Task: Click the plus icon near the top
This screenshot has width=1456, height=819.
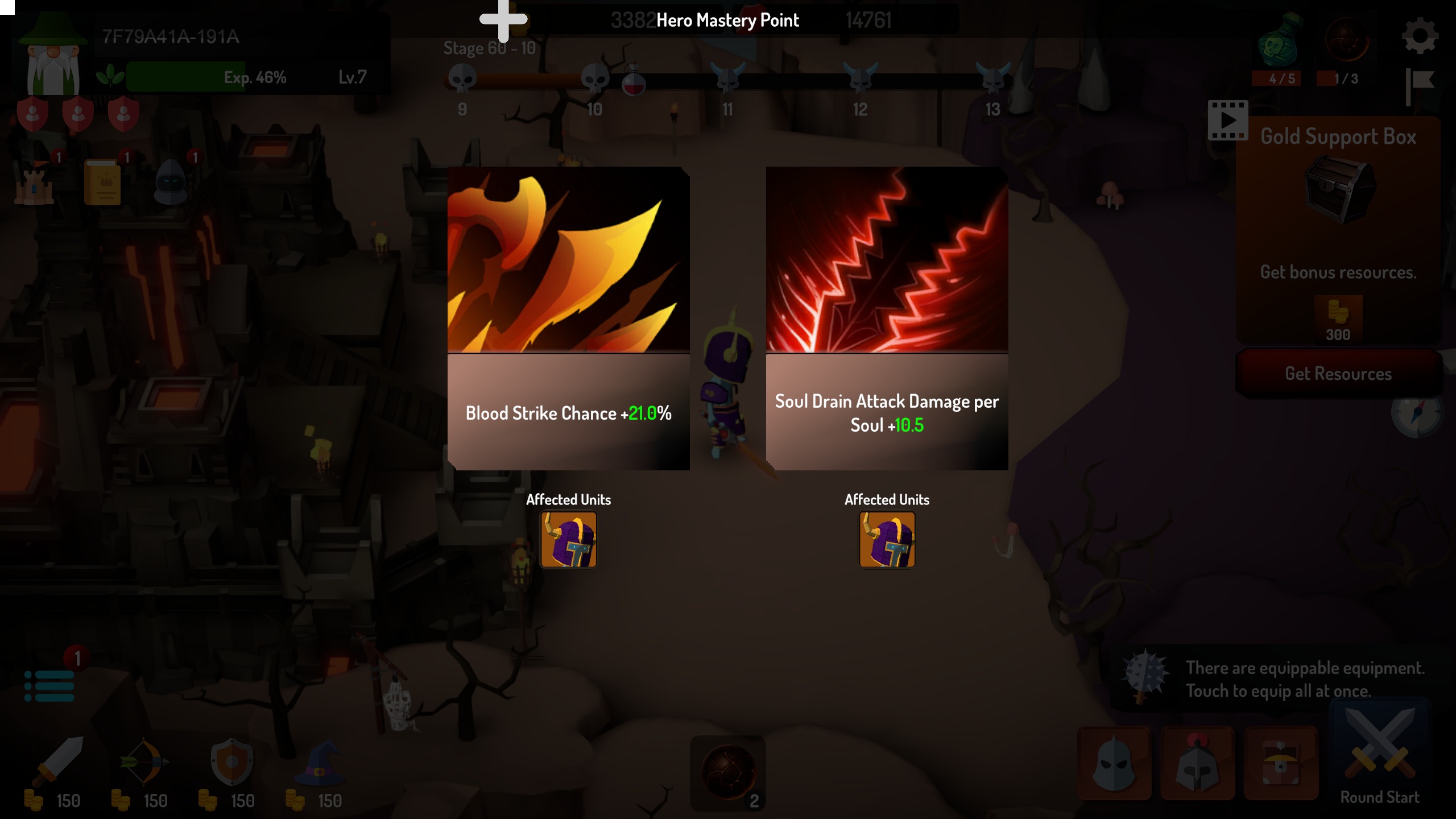Action: tap(503, 19)
